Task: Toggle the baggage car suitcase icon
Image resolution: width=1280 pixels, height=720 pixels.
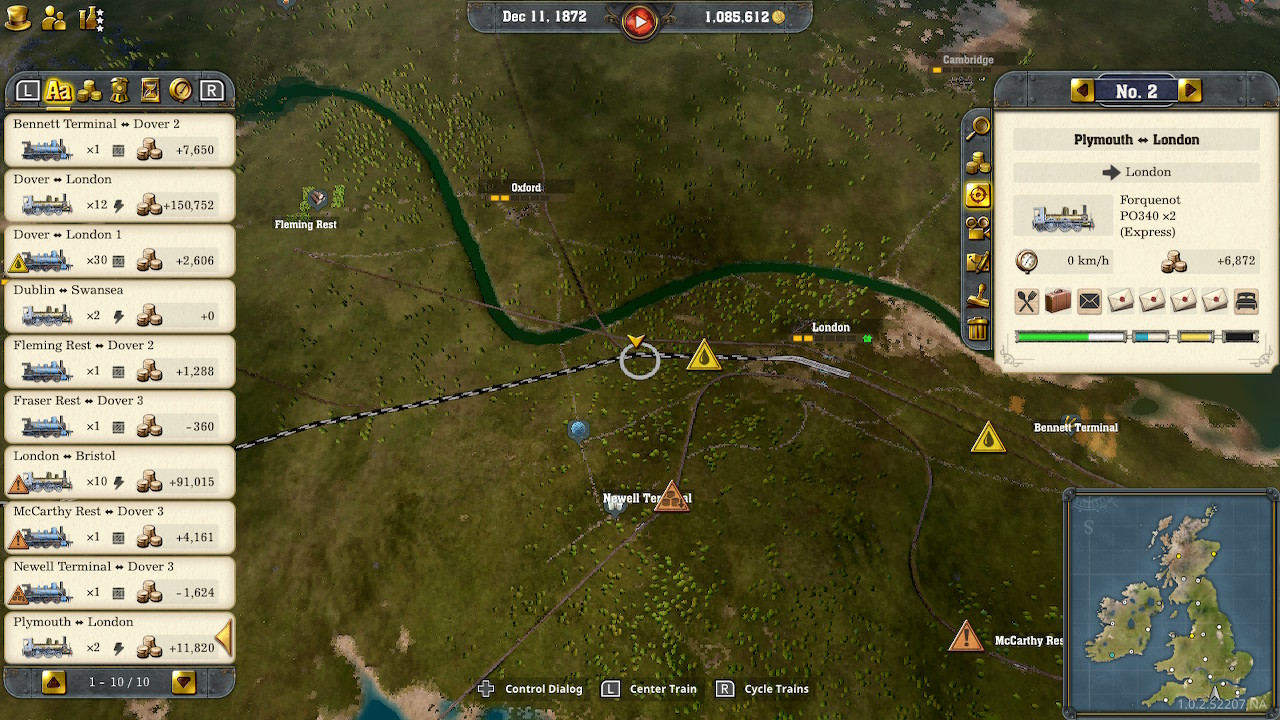Action: pos(1059,300)
